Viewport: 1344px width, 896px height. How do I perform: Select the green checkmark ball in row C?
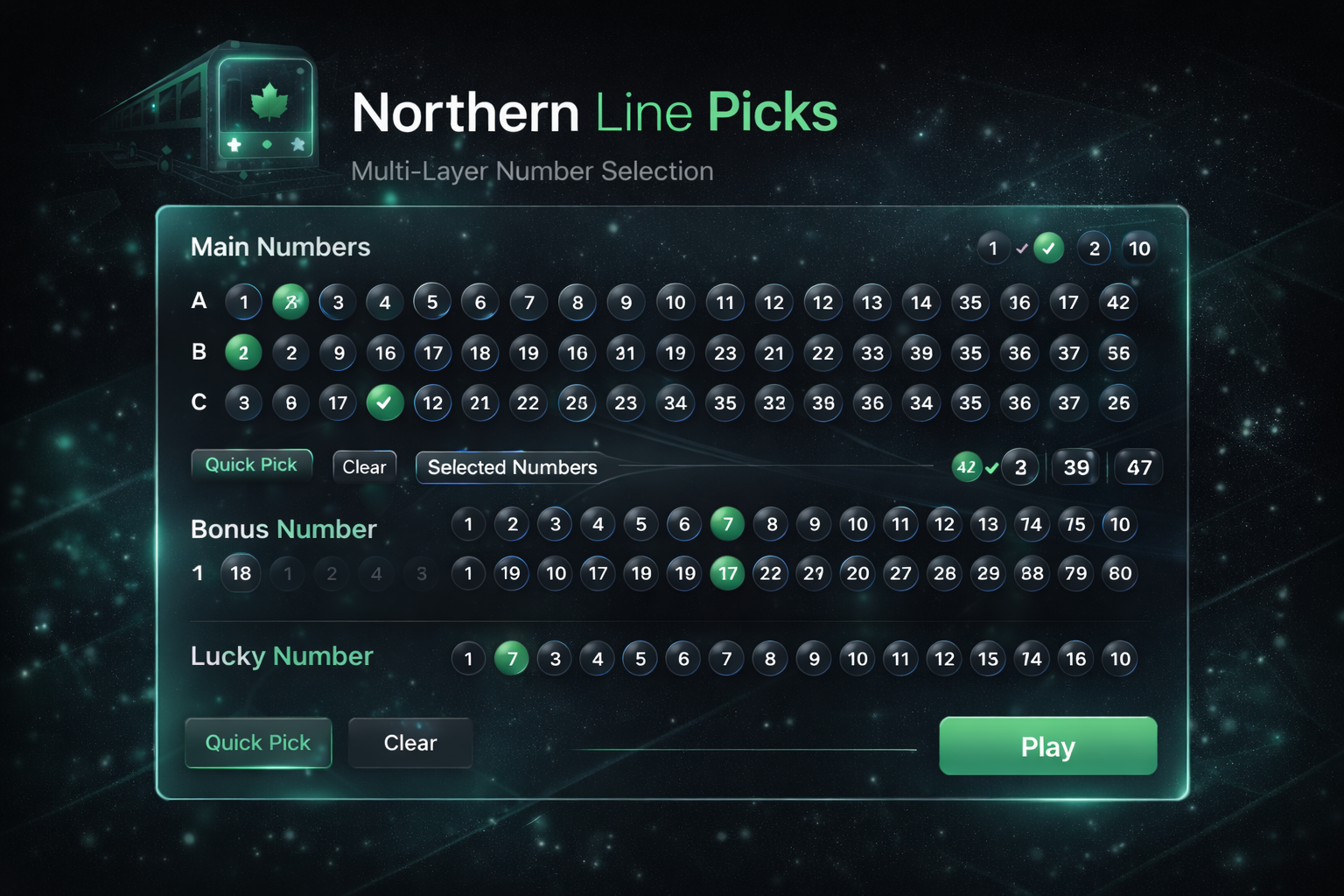click(x=385, y=403)
